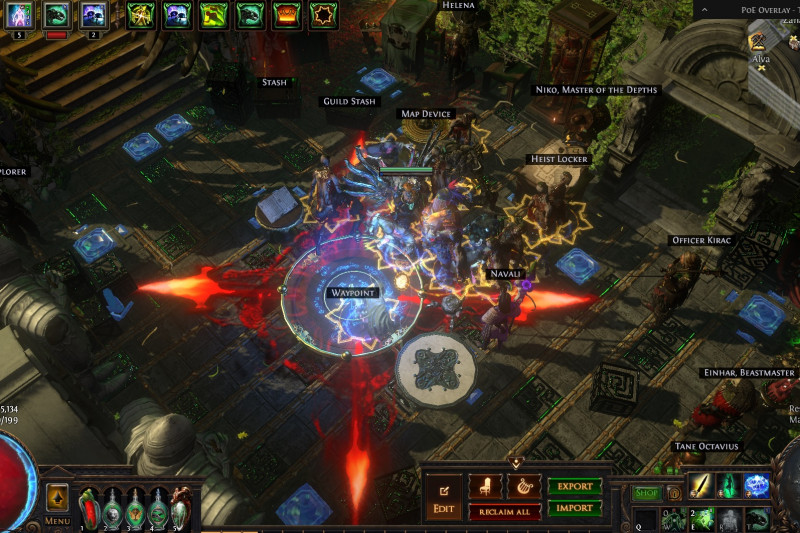
Task: Click the level-up arrow icon above Menu
Action: (57, 497)
